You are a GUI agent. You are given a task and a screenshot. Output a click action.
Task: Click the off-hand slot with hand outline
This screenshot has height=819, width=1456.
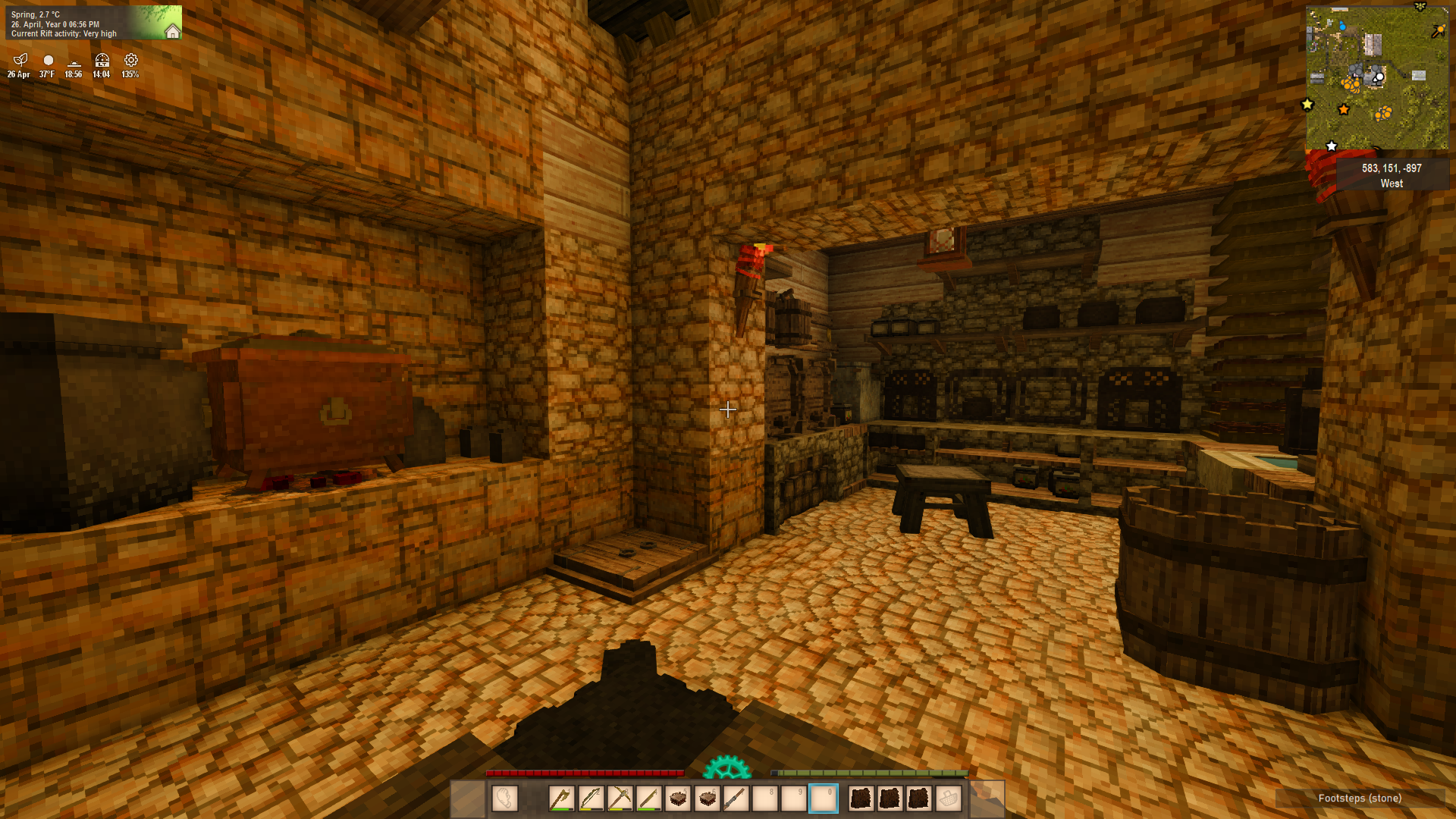tap(504, 798)
